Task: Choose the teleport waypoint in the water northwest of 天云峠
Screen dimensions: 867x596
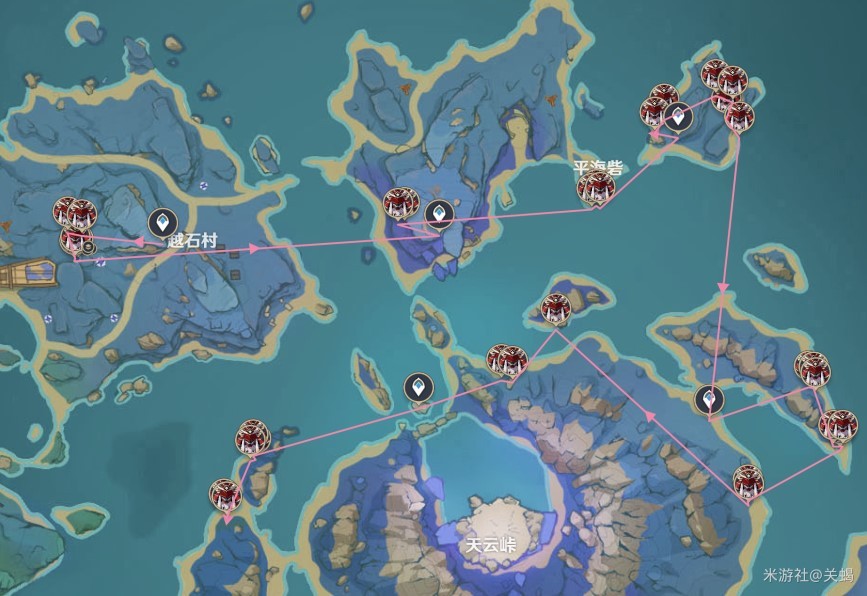Action: 417,387
